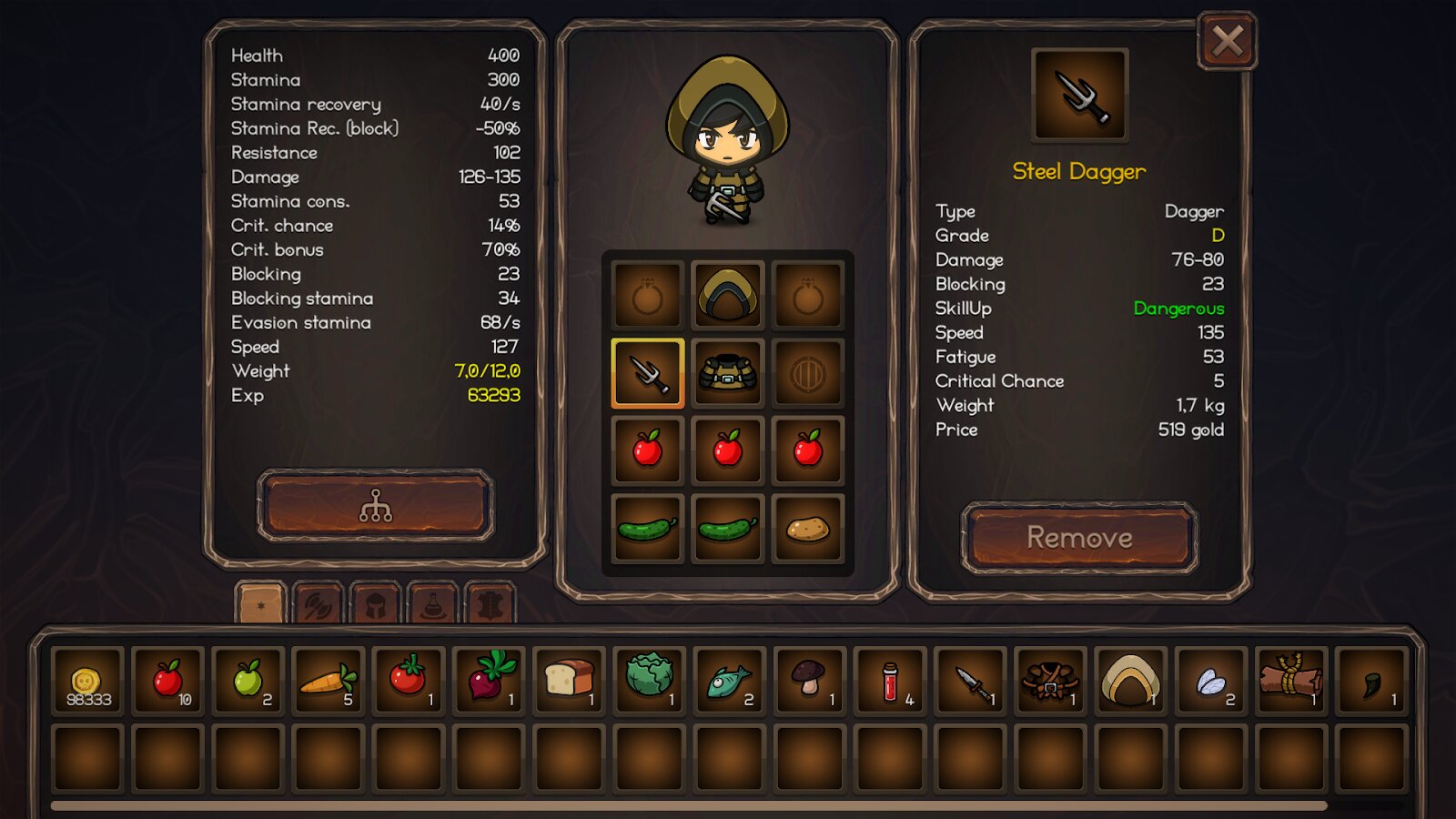This screenshot has width=1456, height=819.
Task: Switch to the leather materials tab
Action: click(x=490, y=603)
